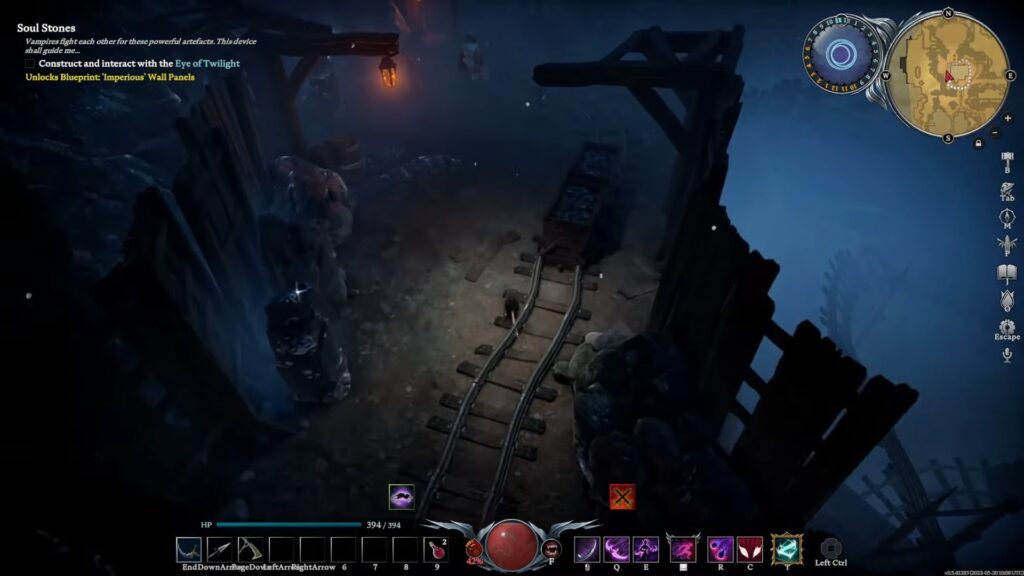The width and height of the screenshot is (1024, 576).
Task: Click the red blood orb
Action: point(510,544)
